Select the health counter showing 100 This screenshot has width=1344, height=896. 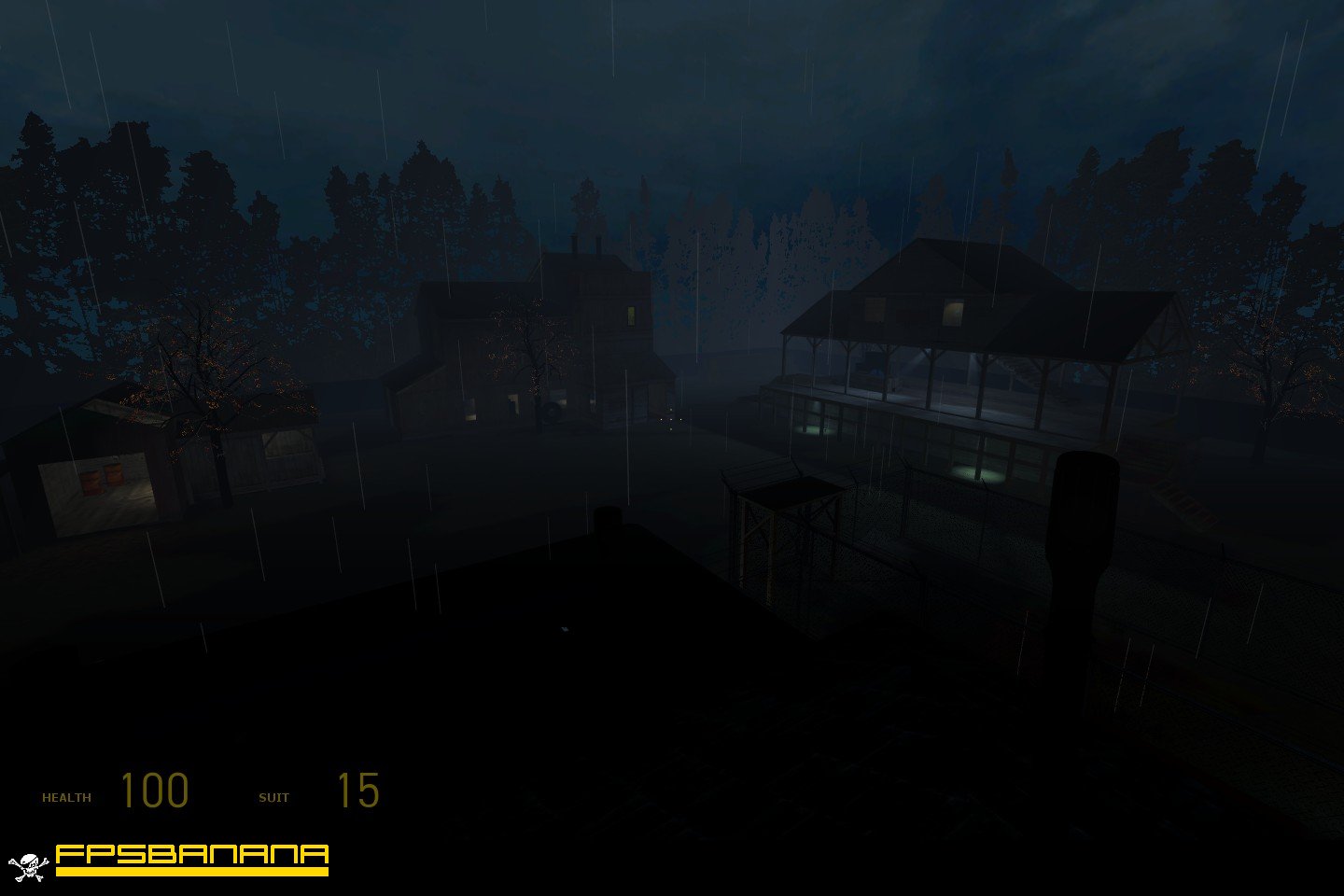pos(155,791)
